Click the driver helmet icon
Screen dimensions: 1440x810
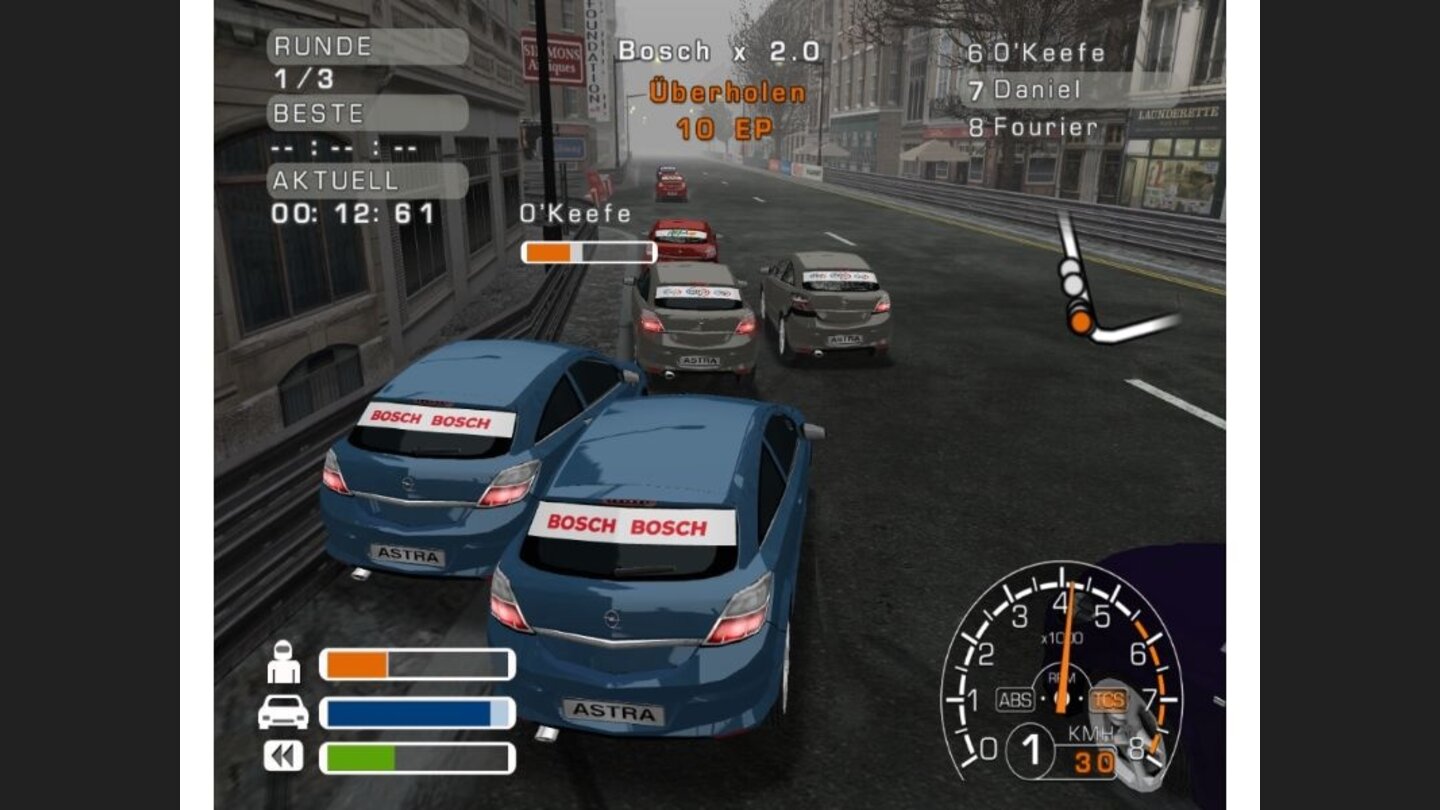click(x=284, y=662)
